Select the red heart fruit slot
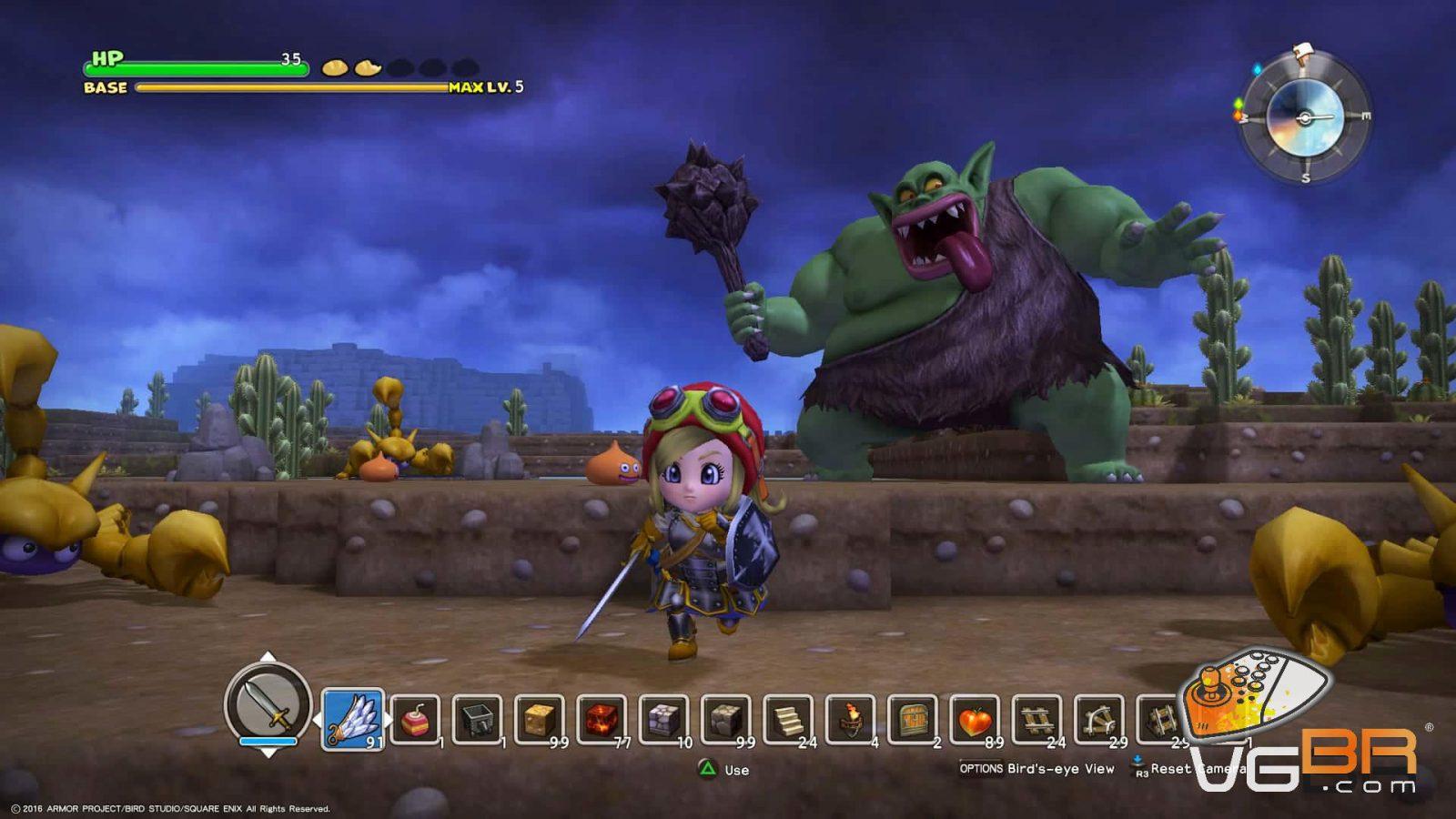This screenshot has width=1456, height=819. click(975, 720)
